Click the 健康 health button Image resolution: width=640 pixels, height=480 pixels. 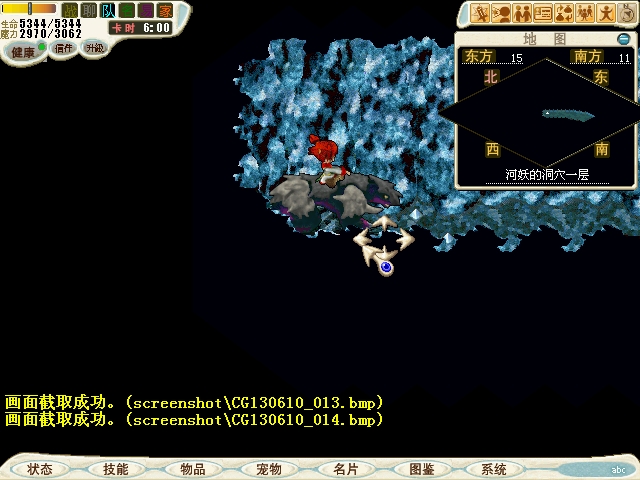click(x=23, y=51)
